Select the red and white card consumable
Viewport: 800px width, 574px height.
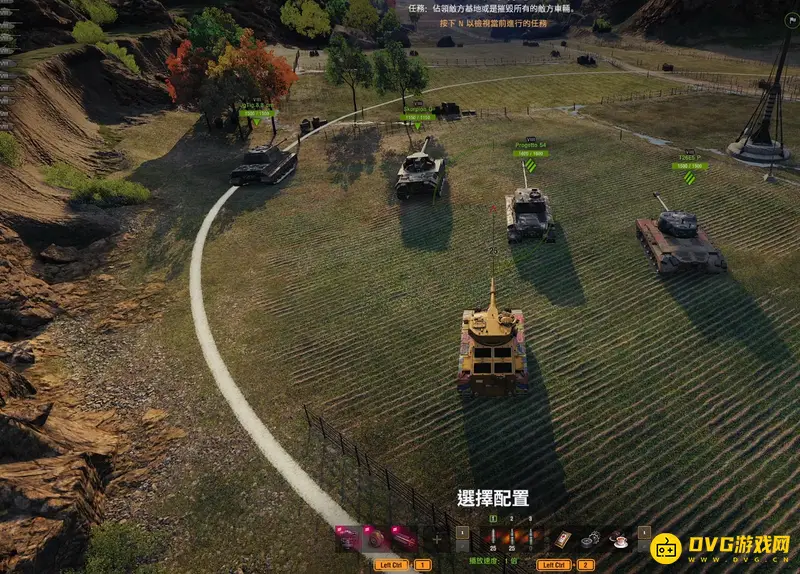click(x=564, y=539)
